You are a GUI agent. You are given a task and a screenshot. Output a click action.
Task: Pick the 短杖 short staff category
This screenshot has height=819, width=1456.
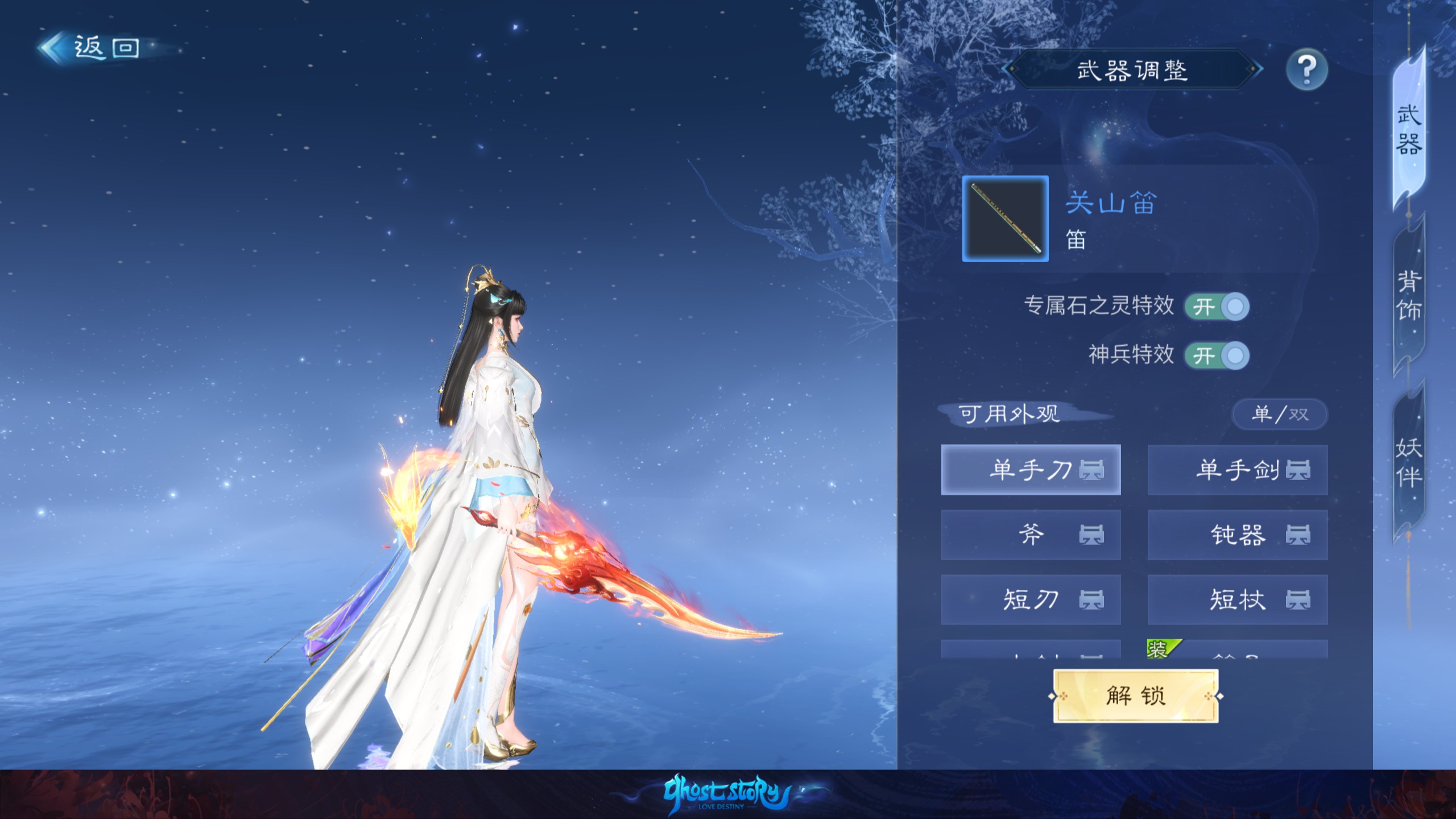coord(1237,599)
